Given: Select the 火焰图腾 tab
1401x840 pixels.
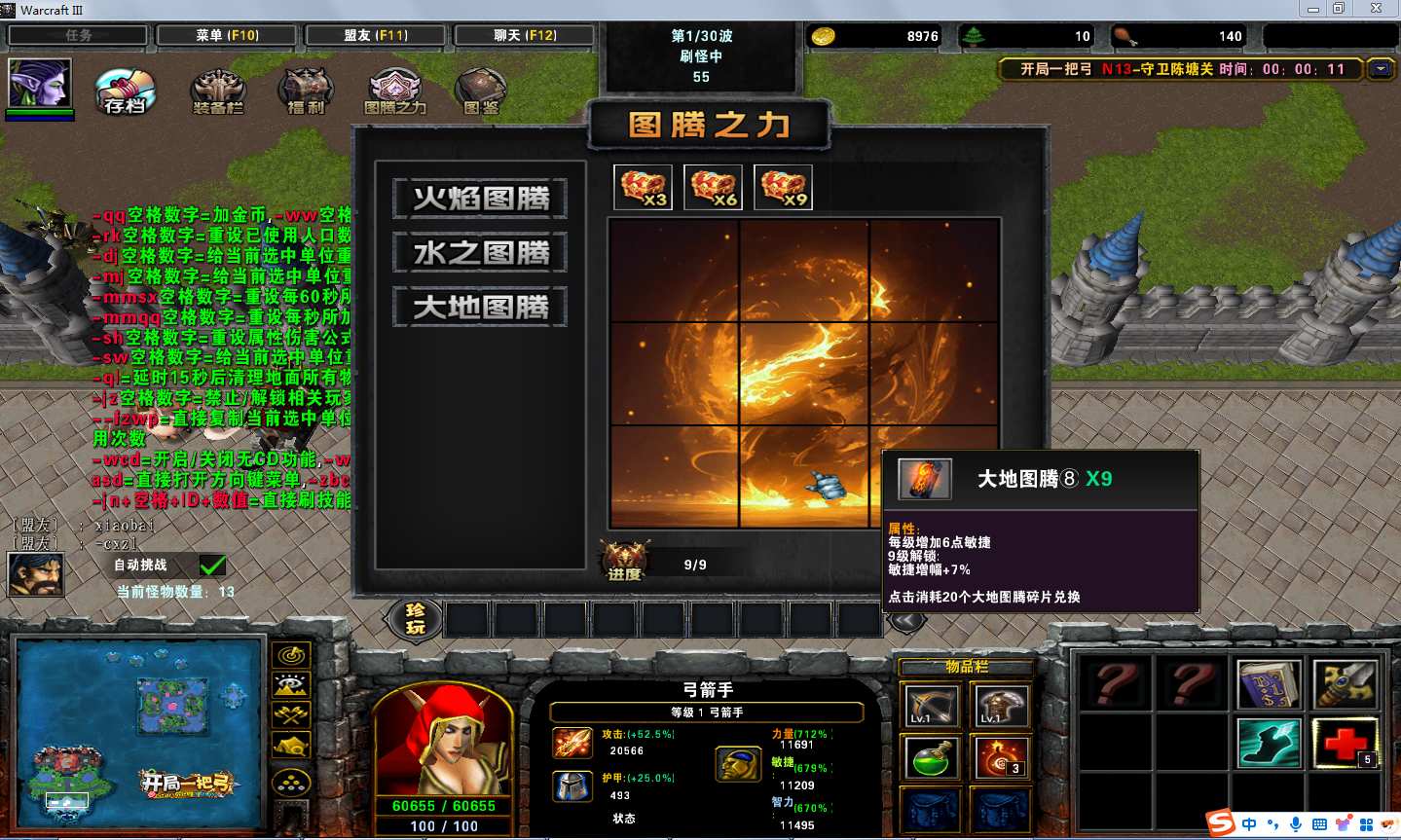Looking at the screenshot, I should 481,199.
